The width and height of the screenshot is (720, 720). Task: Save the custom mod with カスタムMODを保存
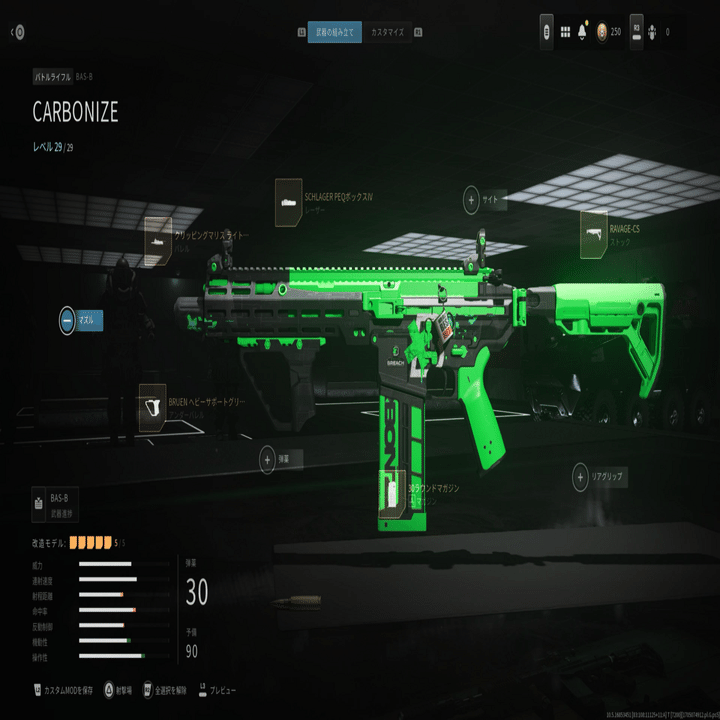point(68,690)
